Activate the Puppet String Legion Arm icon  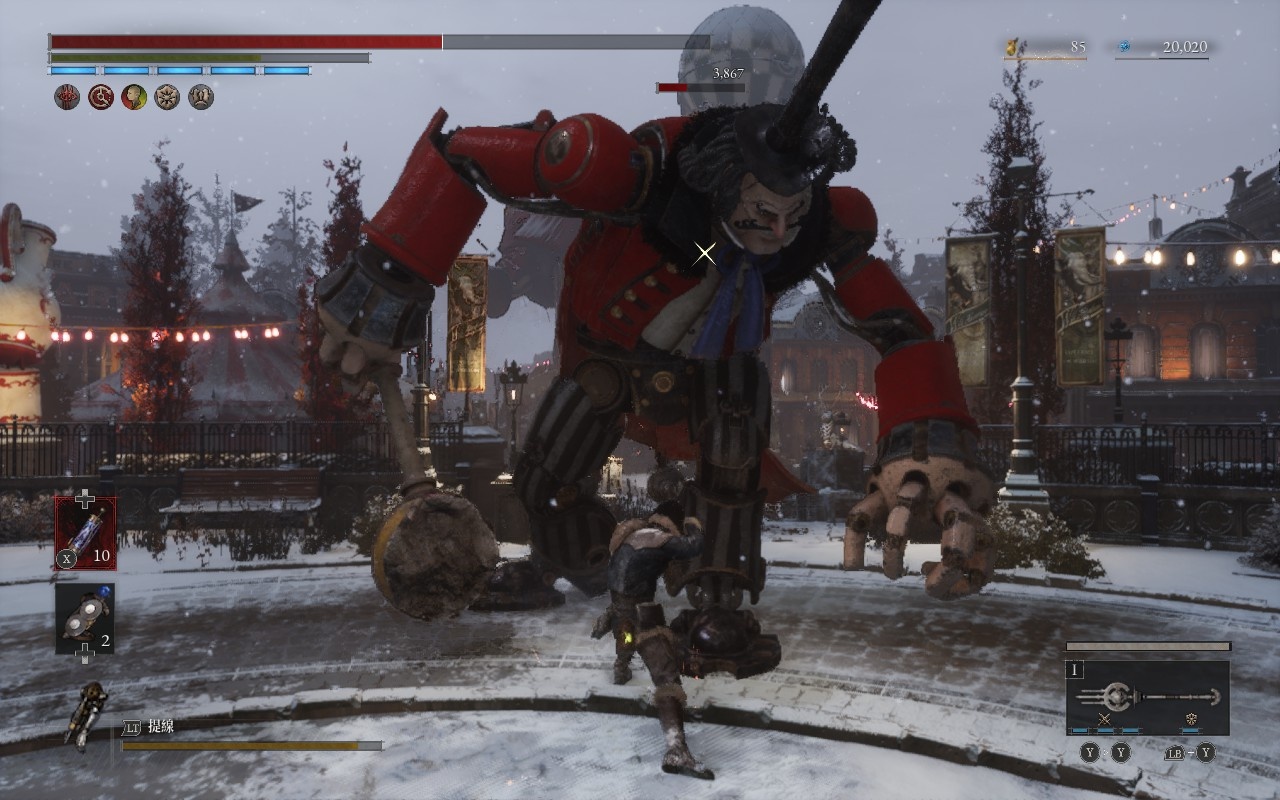[86, 715]
